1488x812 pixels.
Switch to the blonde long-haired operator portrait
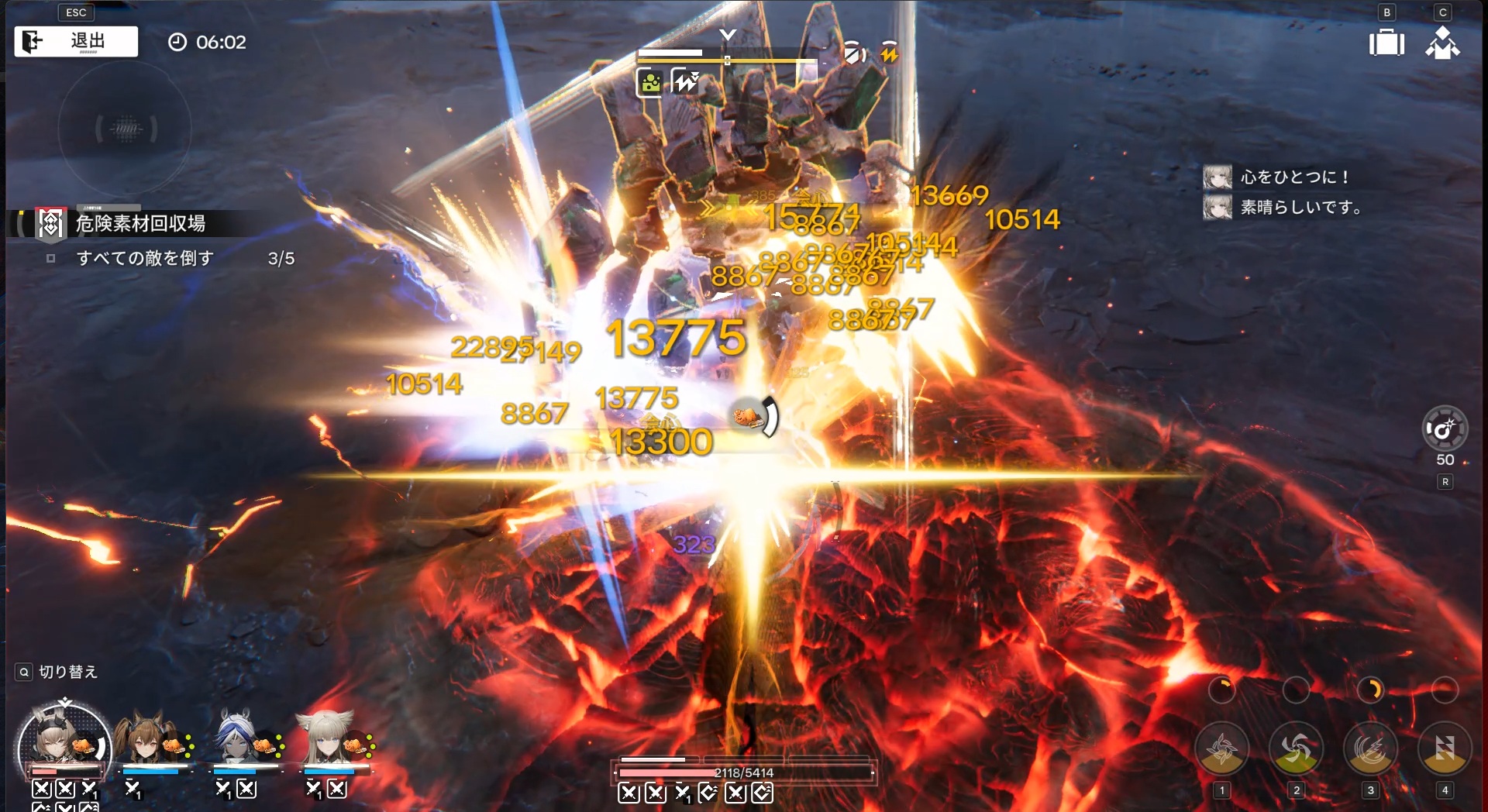[x=326, y=739]
